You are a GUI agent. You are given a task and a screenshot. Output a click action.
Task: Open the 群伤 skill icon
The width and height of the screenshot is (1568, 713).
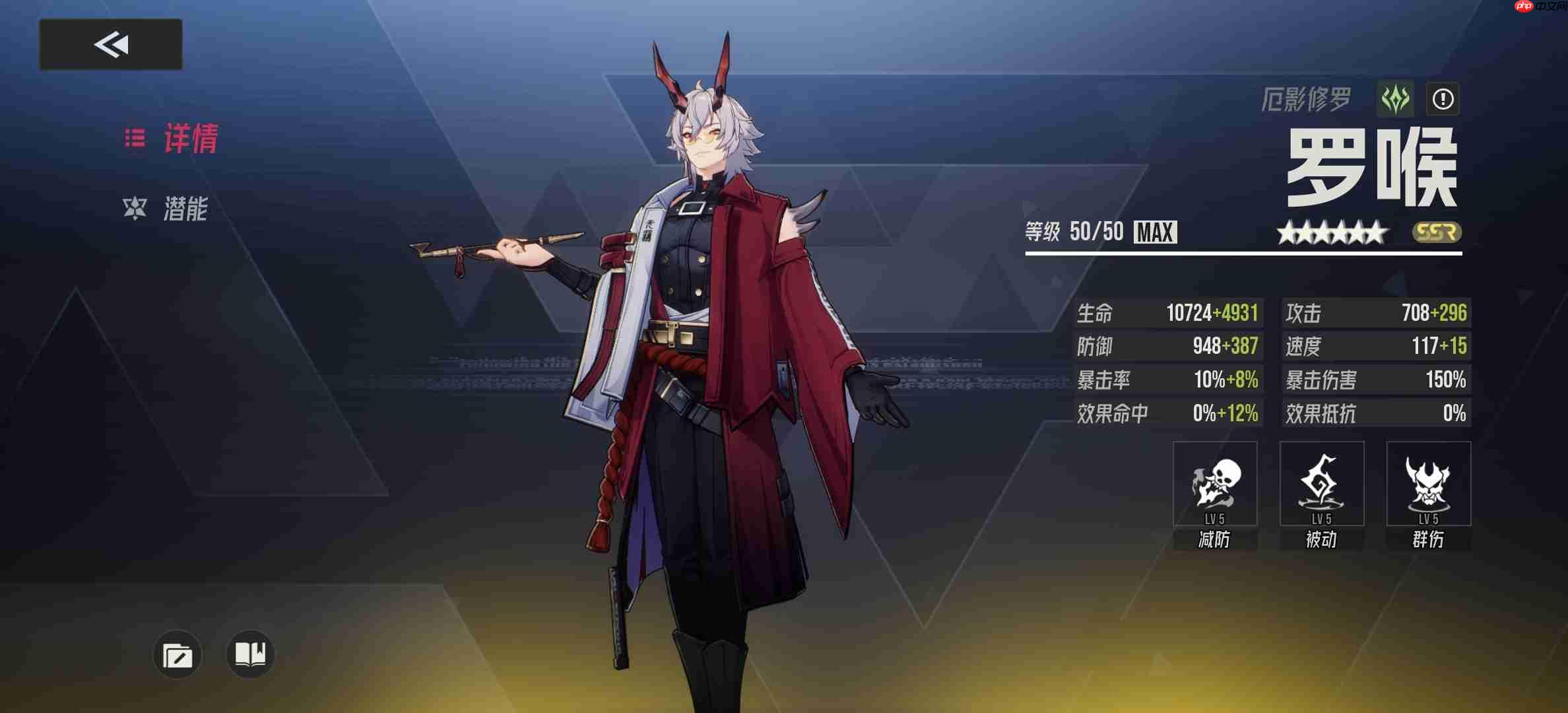pos(1429,484)
